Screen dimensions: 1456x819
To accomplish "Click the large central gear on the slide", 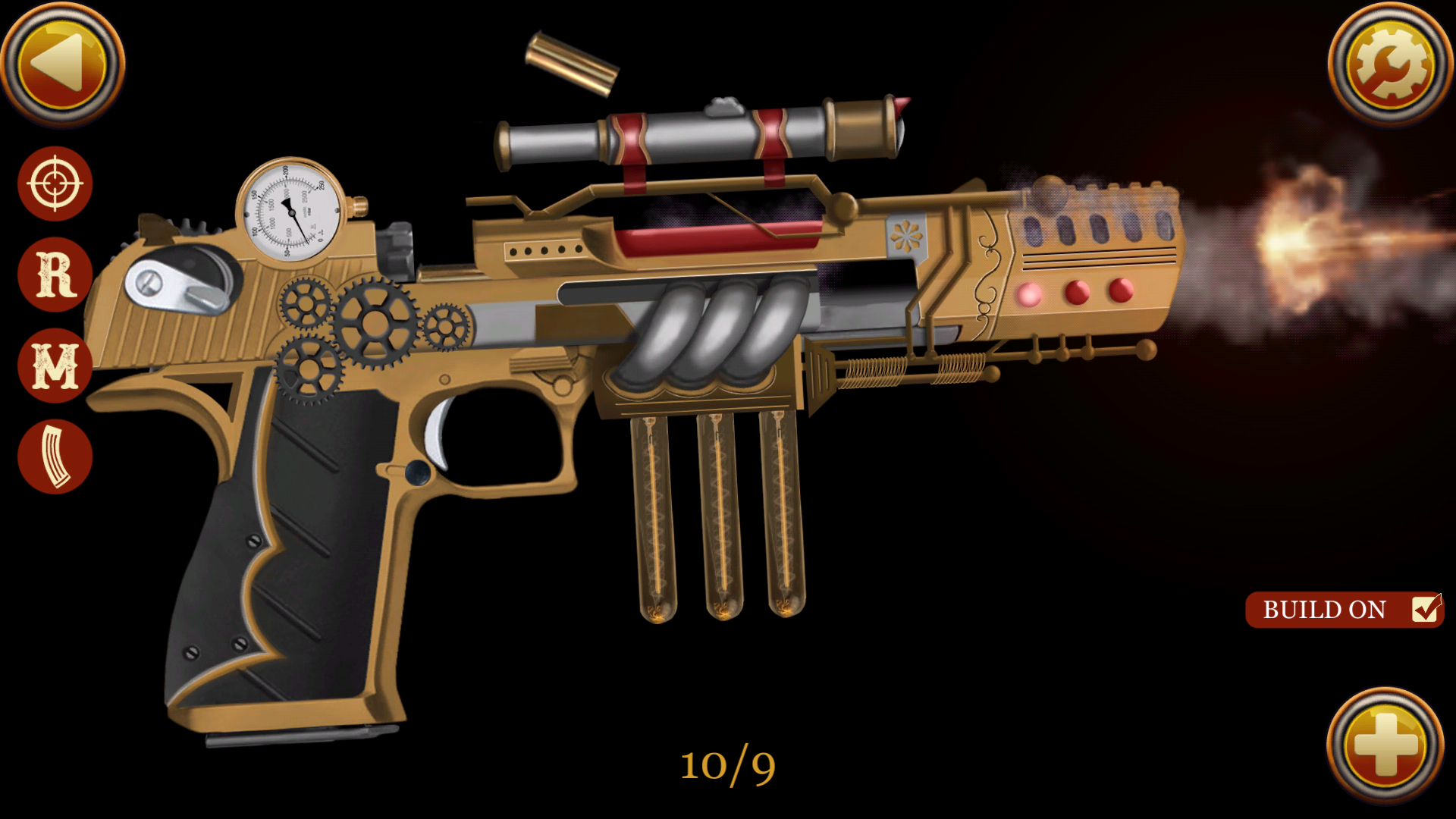I will click(x=373, y=325).
